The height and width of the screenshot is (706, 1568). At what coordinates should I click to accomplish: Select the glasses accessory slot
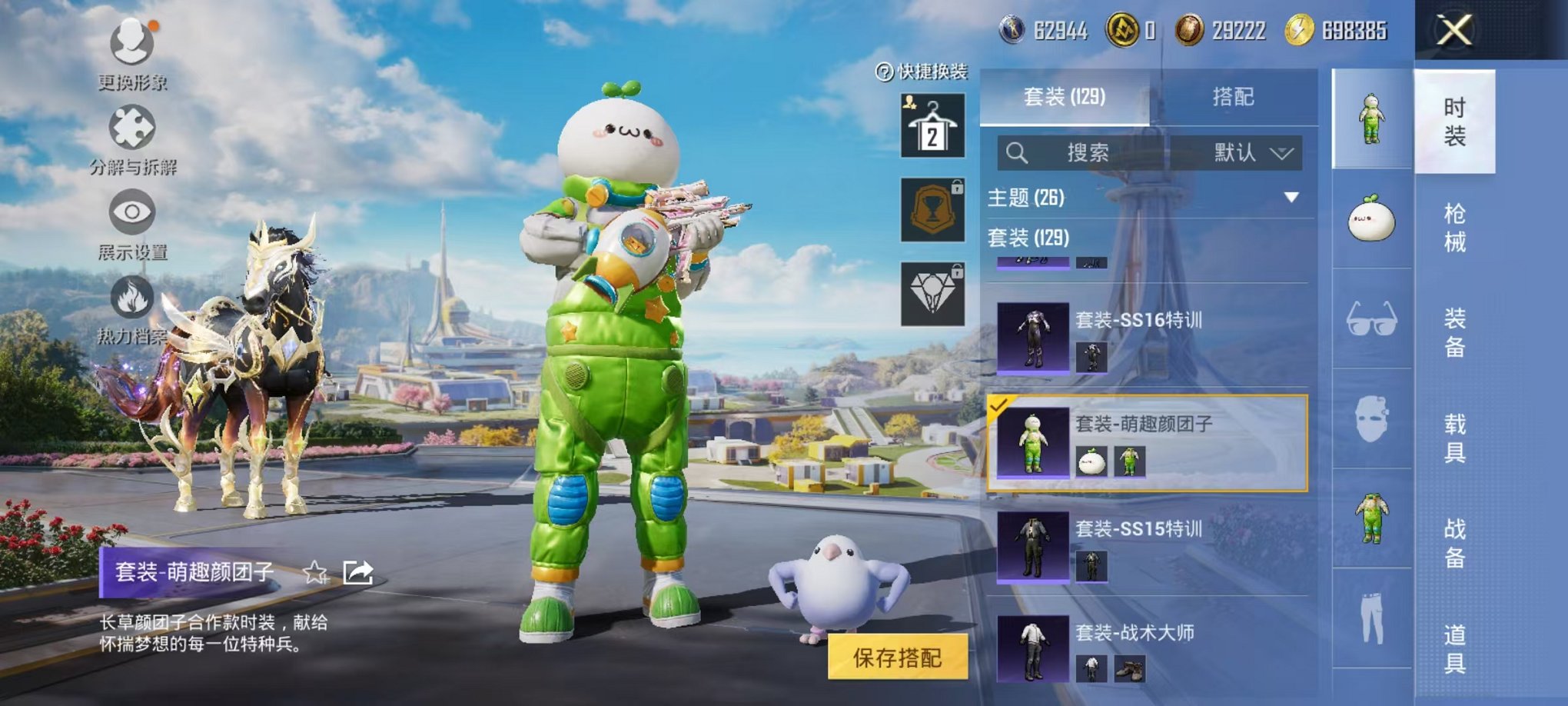(1372, 318)
